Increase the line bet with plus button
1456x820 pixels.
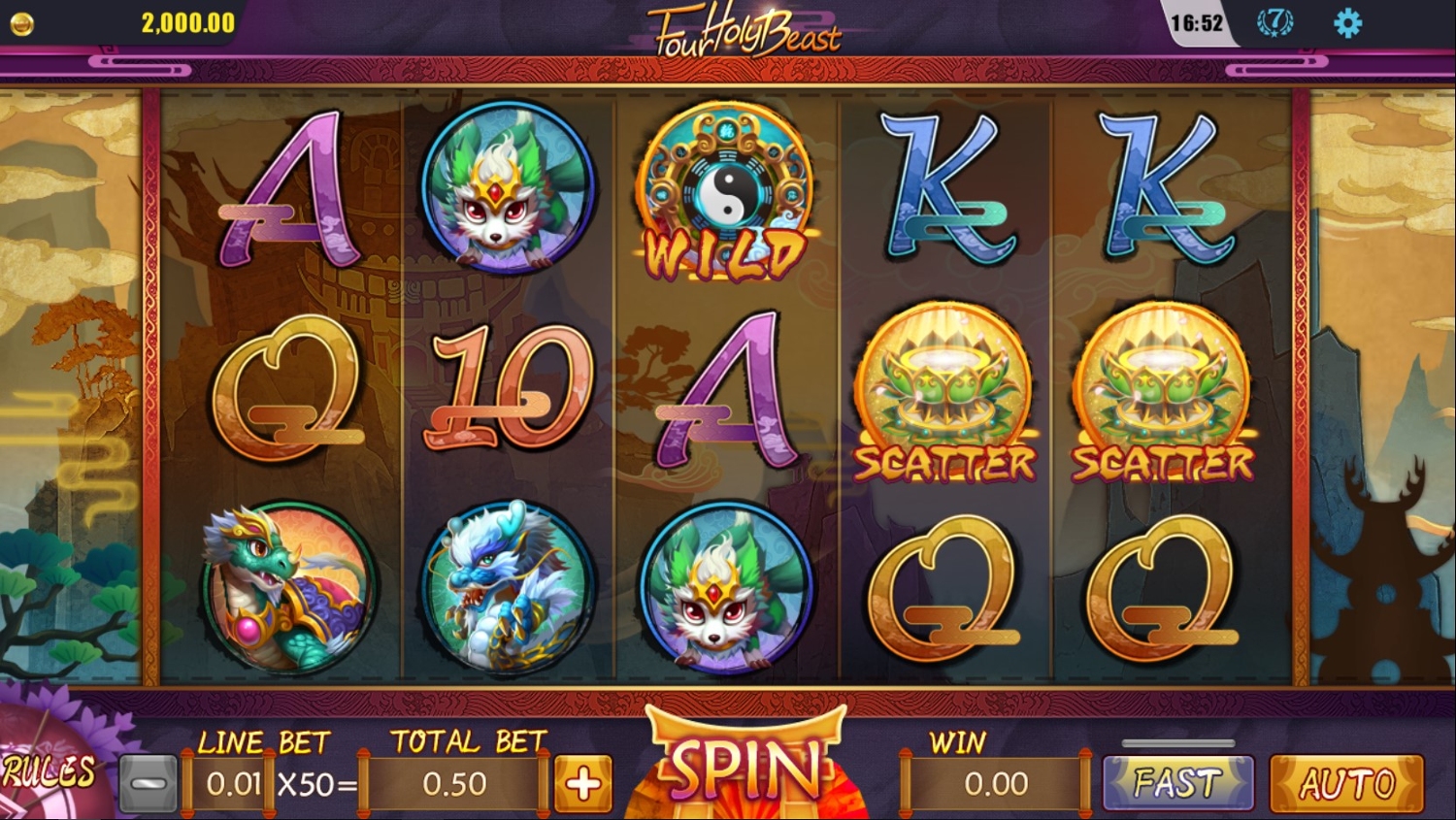tap(583, 783)
